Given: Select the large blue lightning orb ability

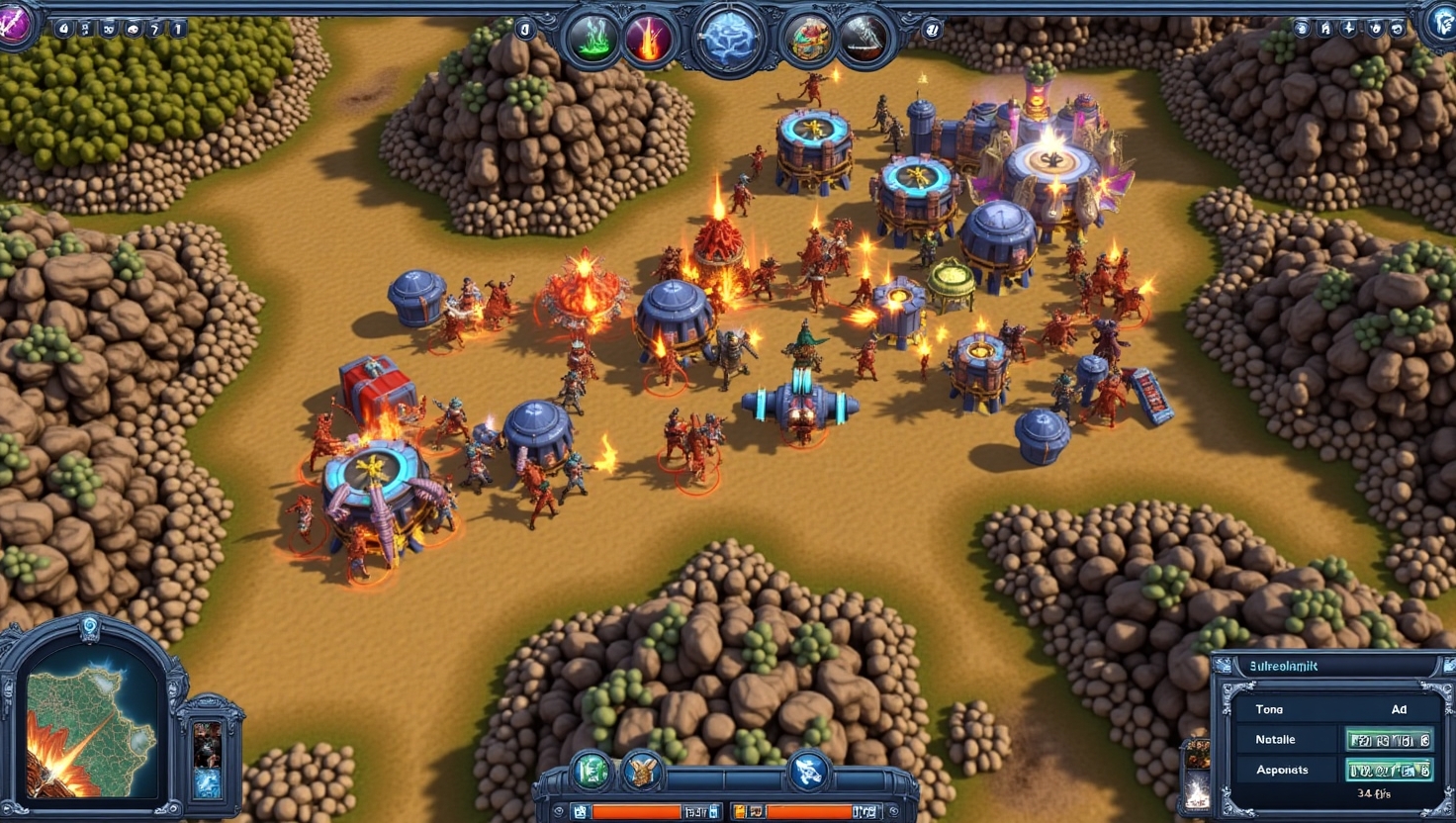Looking at the screenshot, I should pos(728,41).
